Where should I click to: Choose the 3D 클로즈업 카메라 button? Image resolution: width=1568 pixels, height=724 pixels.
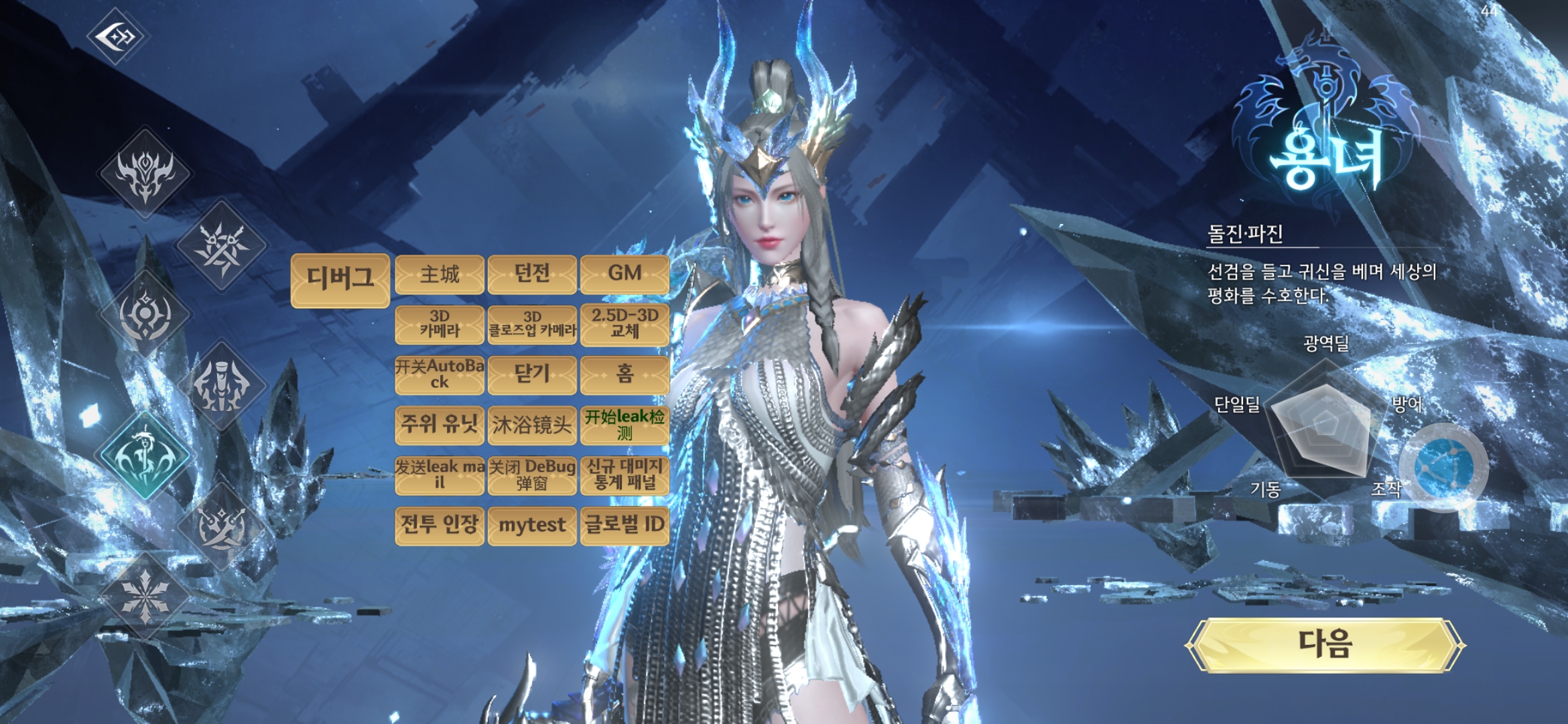pyautogui.click(x=532, y=324)
